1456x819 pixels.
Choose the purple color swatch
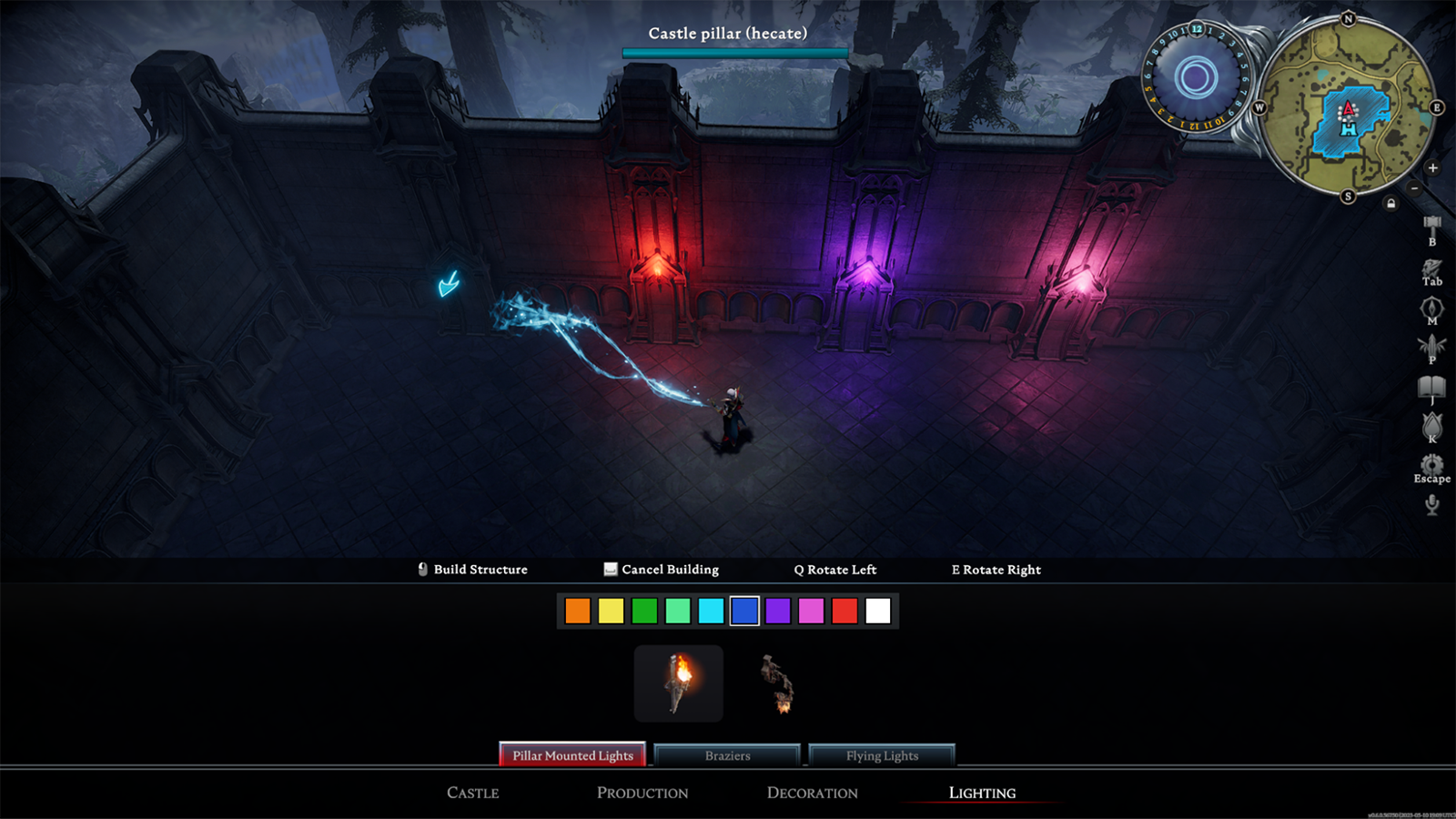[x=778, y=611]
